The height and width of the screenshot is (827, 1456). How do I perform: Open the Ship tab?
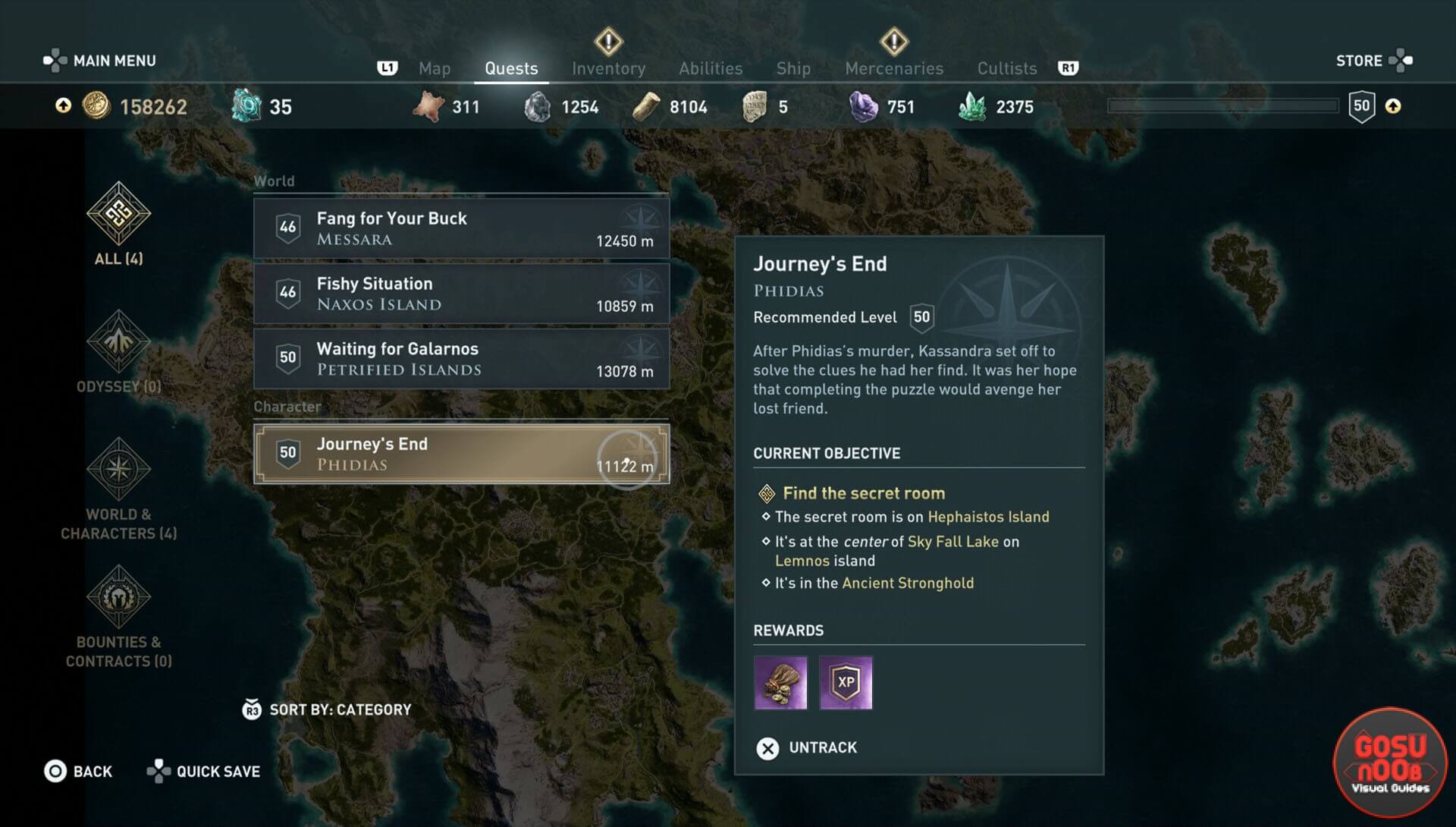[793, 68]
